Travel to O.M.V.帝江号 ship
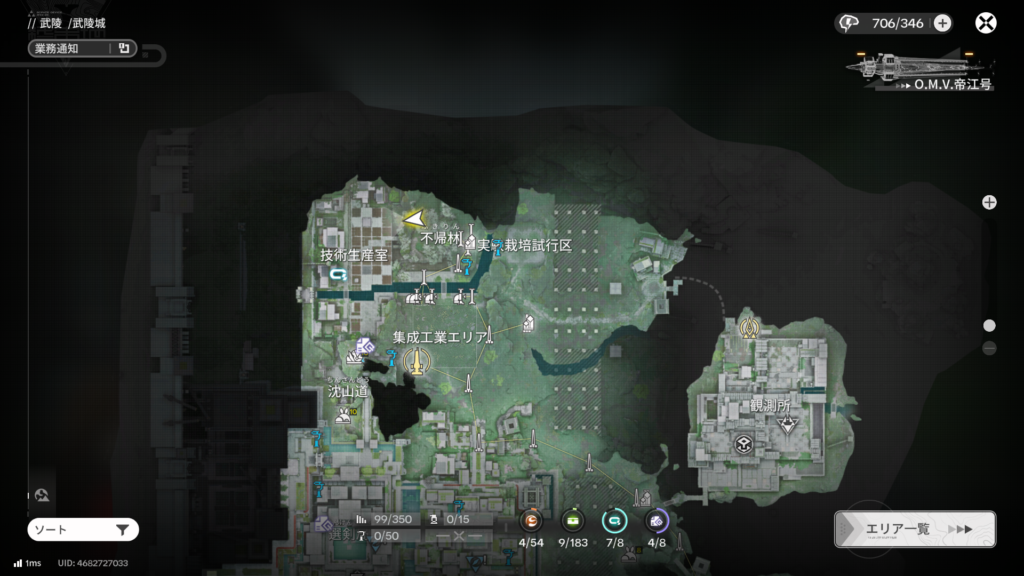This screenshot has width=1024, height=576. point(918,70)
